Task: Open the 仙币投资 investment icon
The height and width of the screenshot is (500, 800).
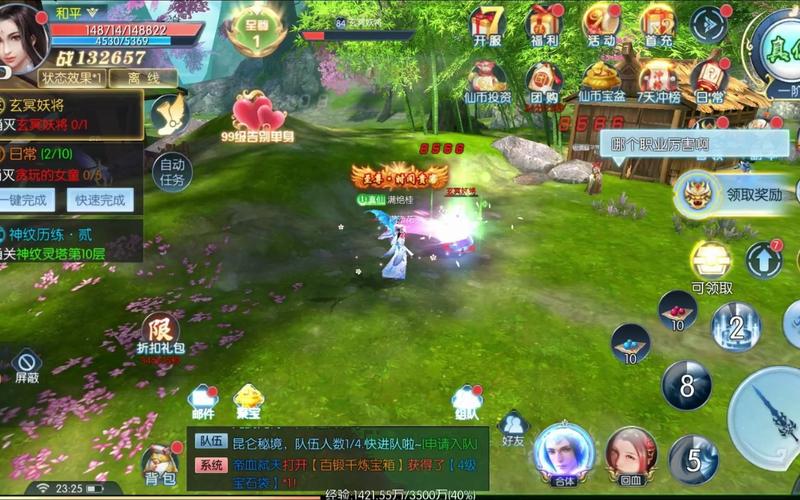Action: coord(487,80)
